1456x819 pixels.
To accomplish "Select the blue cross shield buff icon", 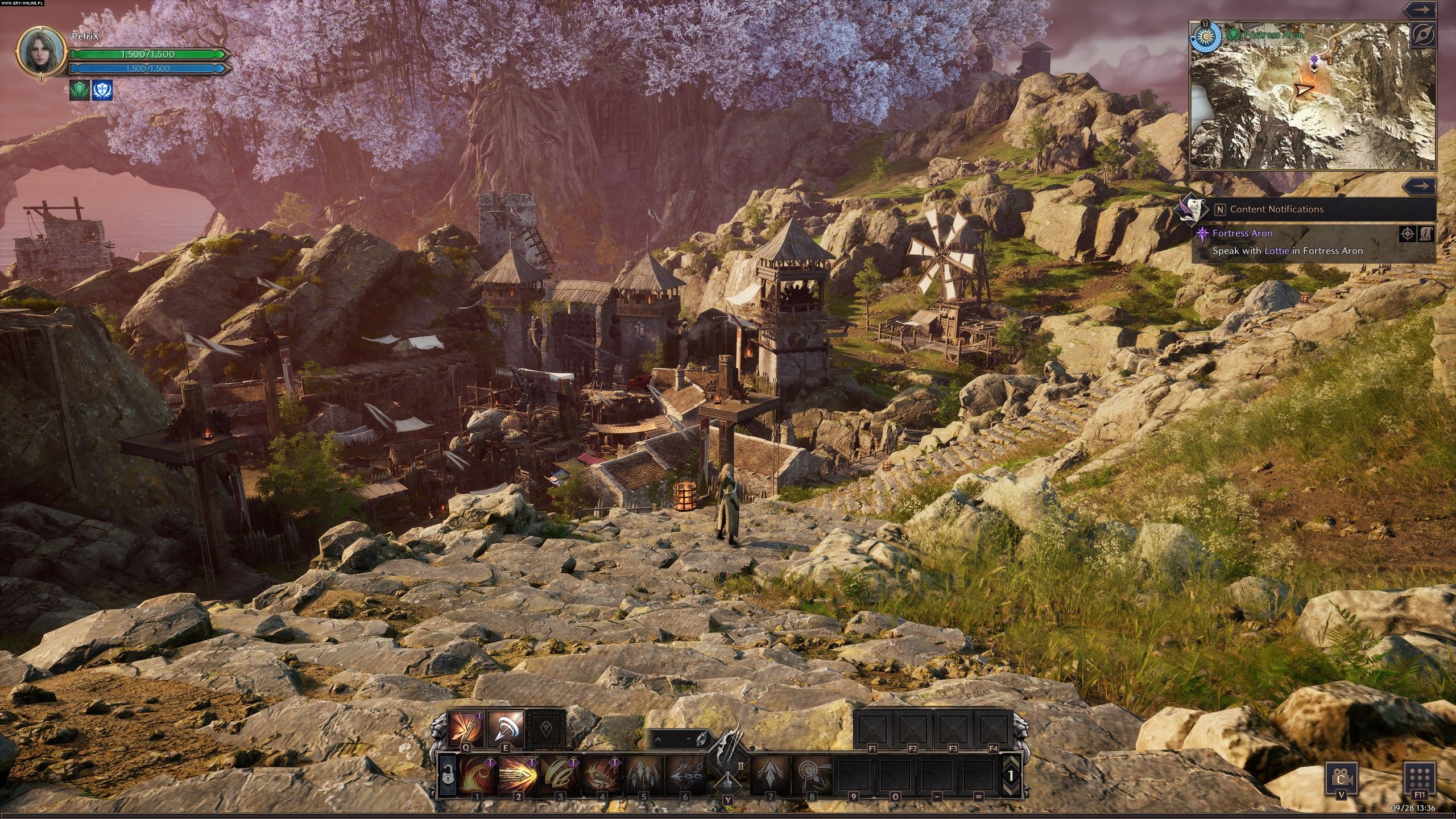I will [x=102, y=90].
